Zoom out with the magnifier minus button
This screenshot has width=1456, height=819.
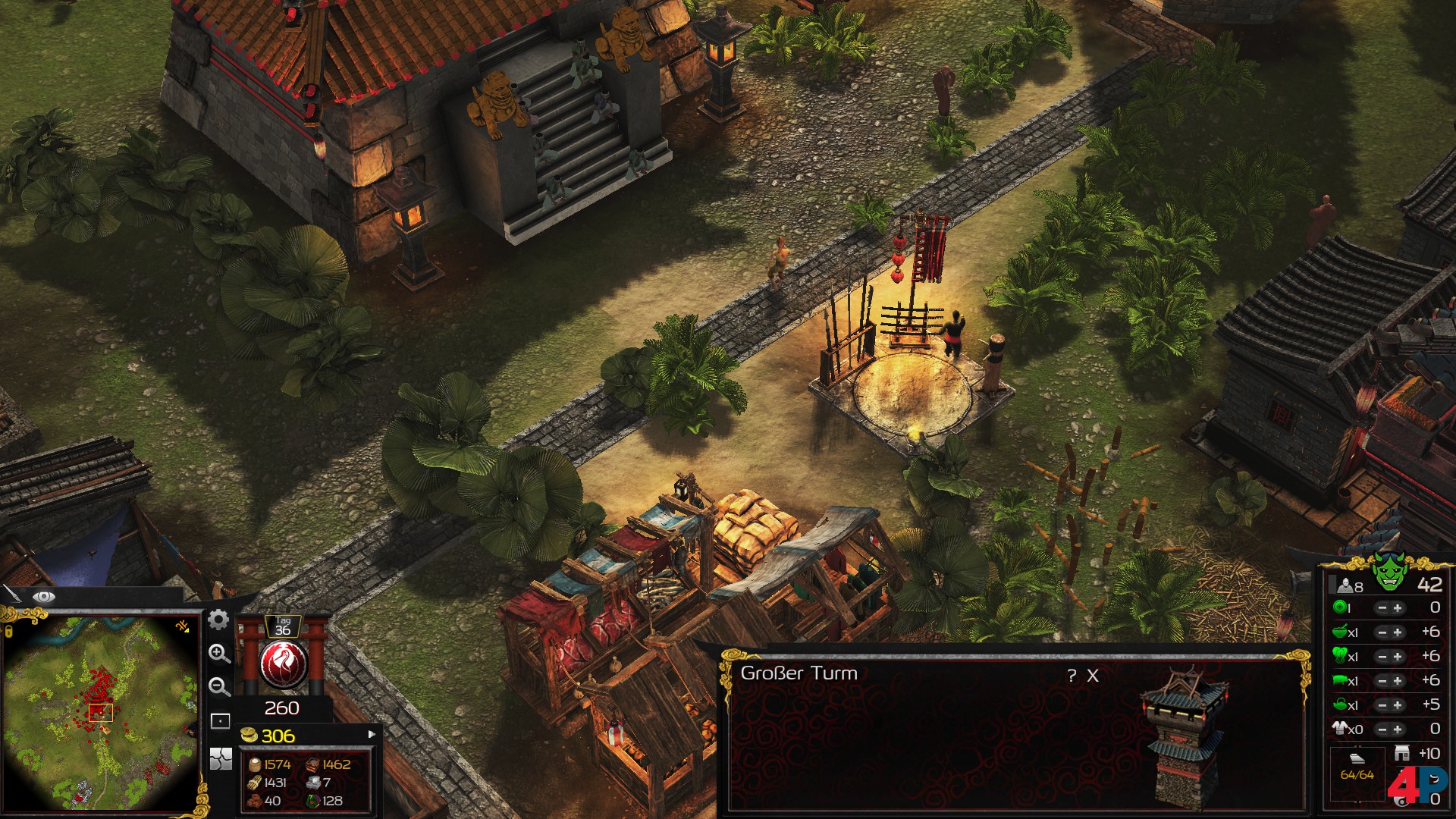pos(219,687)
